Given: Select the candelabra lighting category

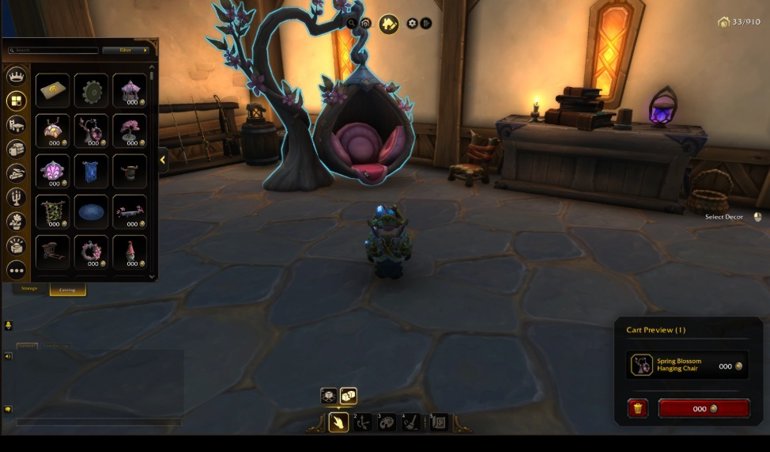Looking at the screenshot, I should tap(16, 196).
